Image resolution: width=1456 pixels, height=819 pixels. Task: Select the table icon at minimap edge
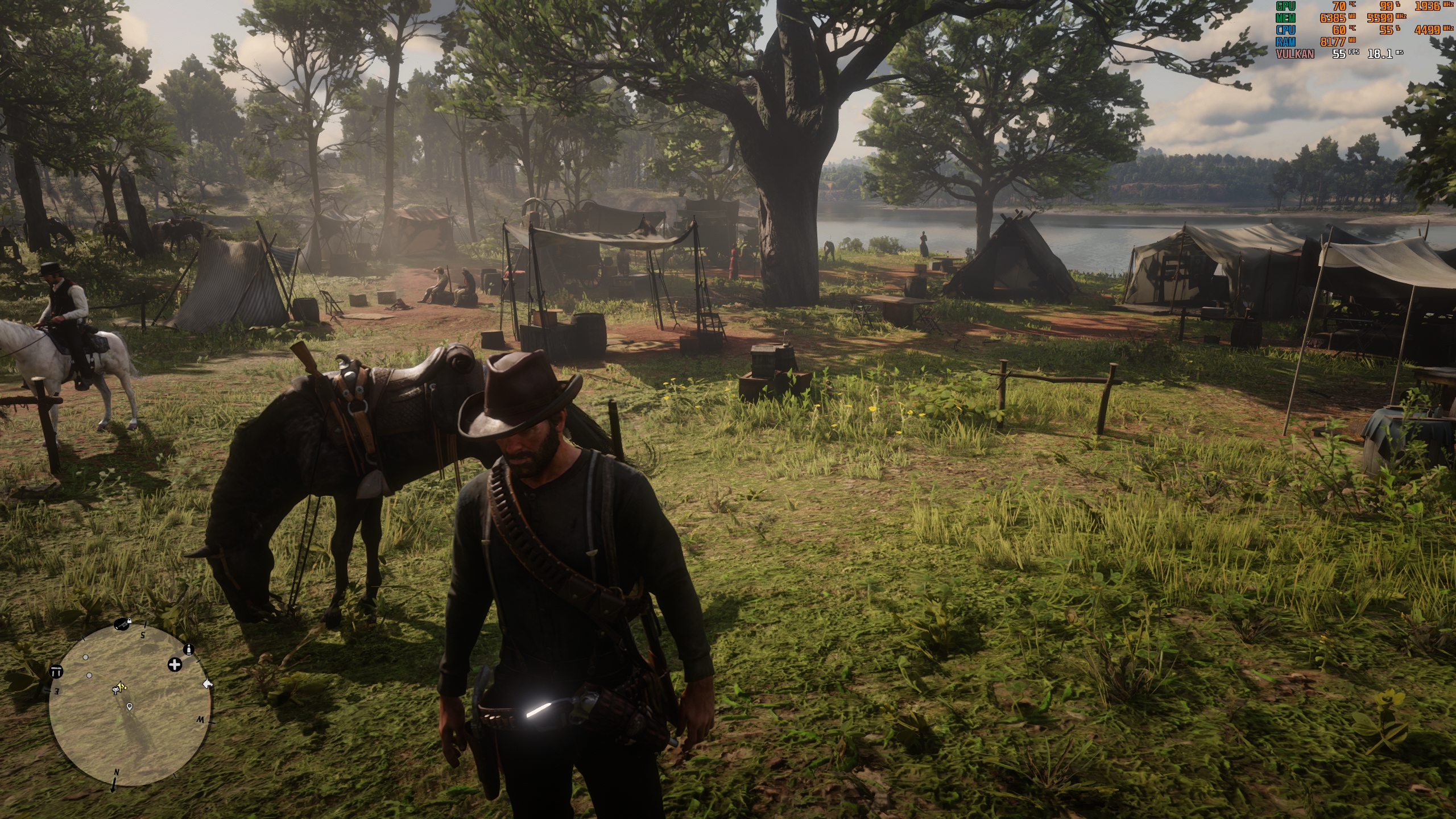click(56, 672)
